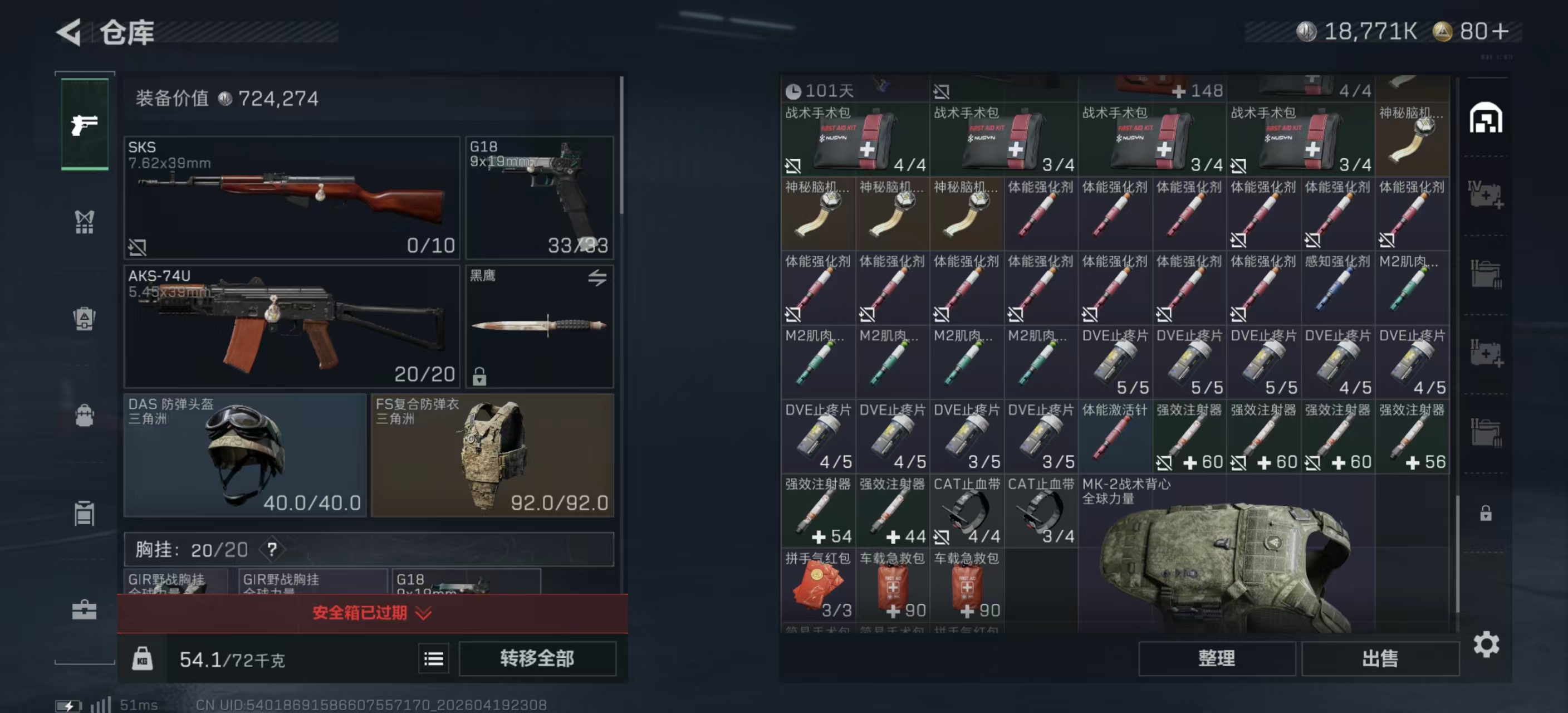Click the 整理 sort button
The image size is (1568, 713).
click(x=1216, y=658)
